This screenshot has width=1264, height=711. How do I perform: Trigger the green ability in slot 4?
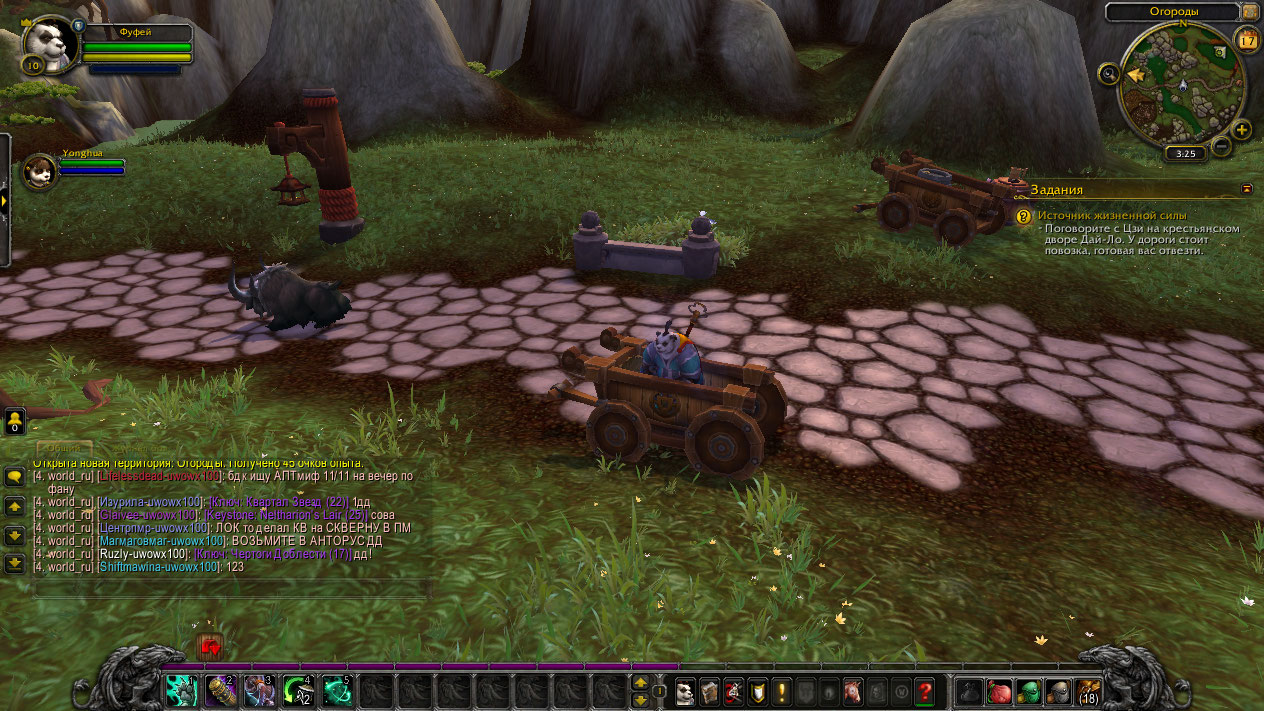(298, 690)
